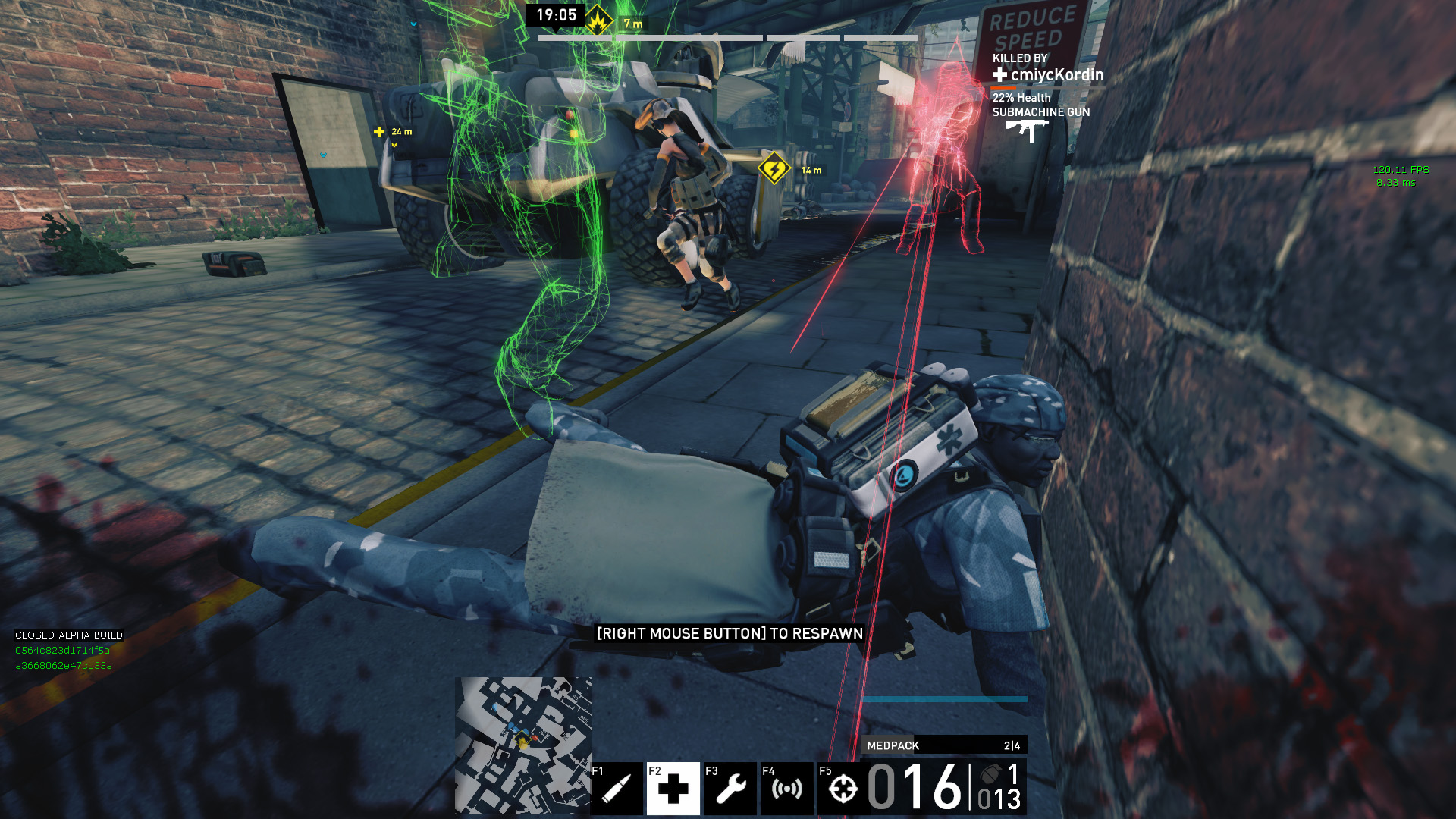The height and width of the screenshot is (819, 1456).
Task: Click killer name cmiycKordin
Action: [x=1056, y=75]
